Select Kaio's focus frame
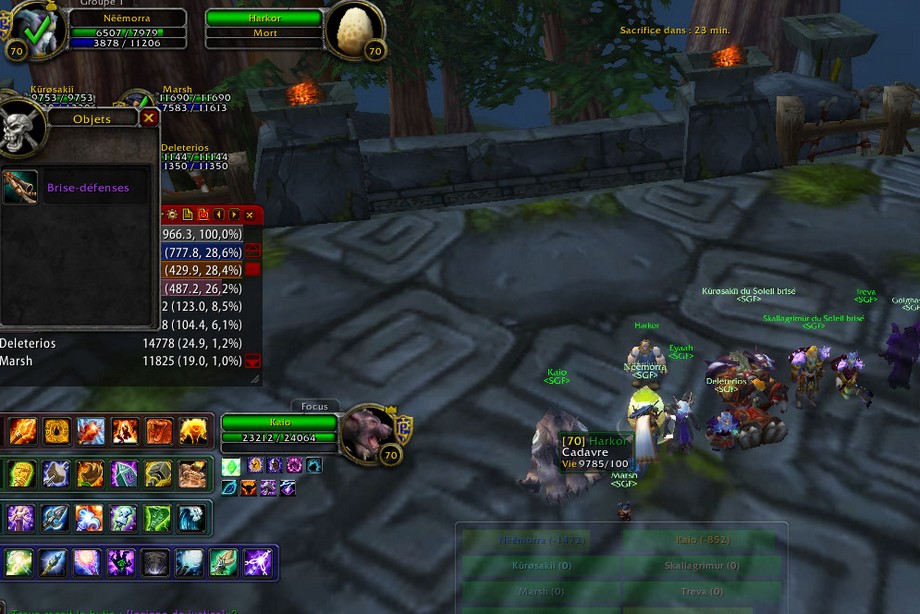Image resolution: width=920 pixels, height=614 pixels. click(280, 430)
